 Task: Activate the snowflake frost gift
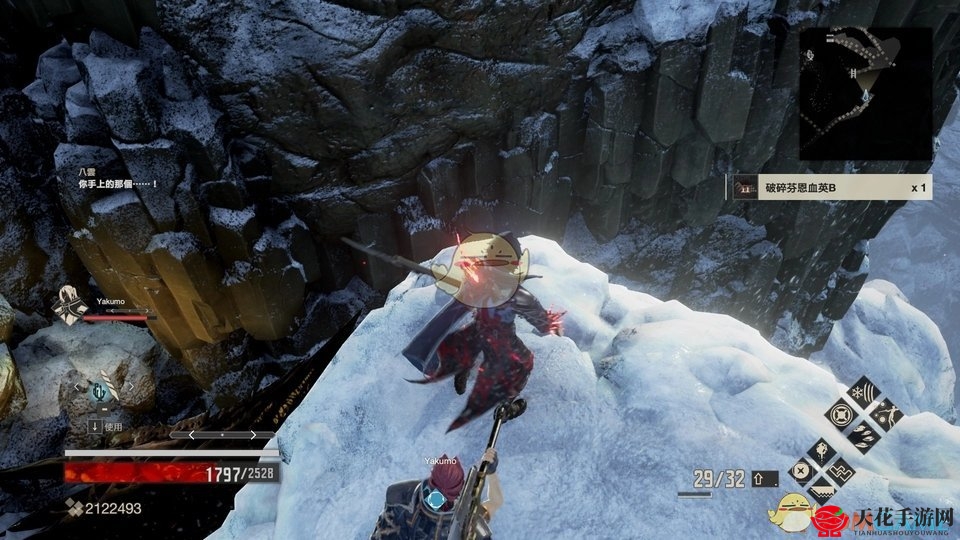[862, 392]
